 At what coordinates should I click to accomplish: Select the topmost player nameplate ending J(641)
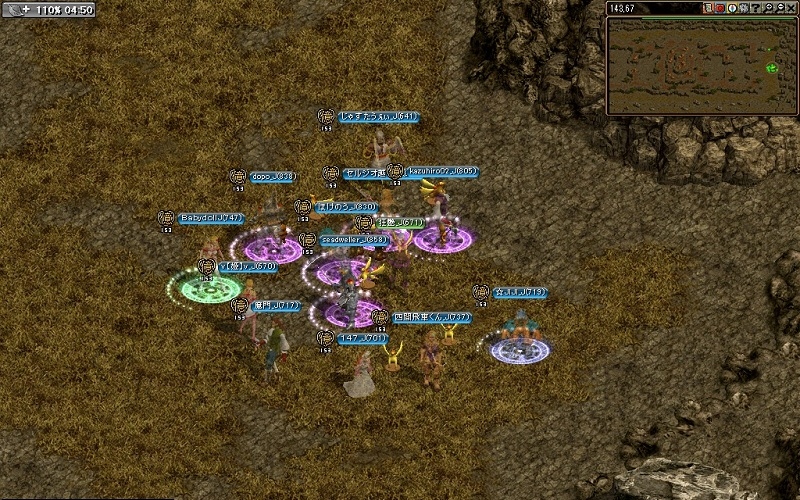377,117
